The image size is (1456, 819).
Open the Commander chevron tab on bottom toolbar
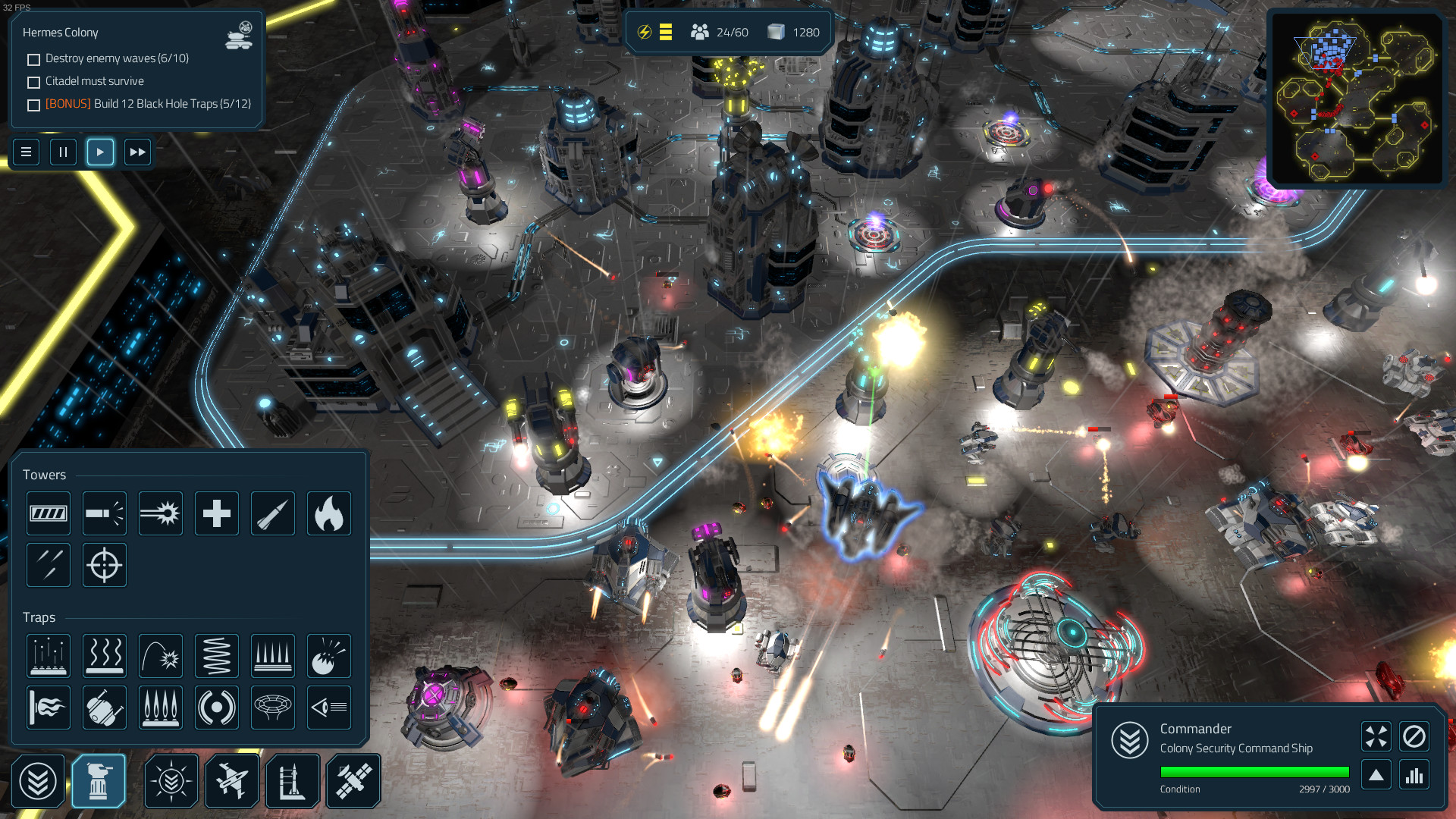[x=39, y=780]
